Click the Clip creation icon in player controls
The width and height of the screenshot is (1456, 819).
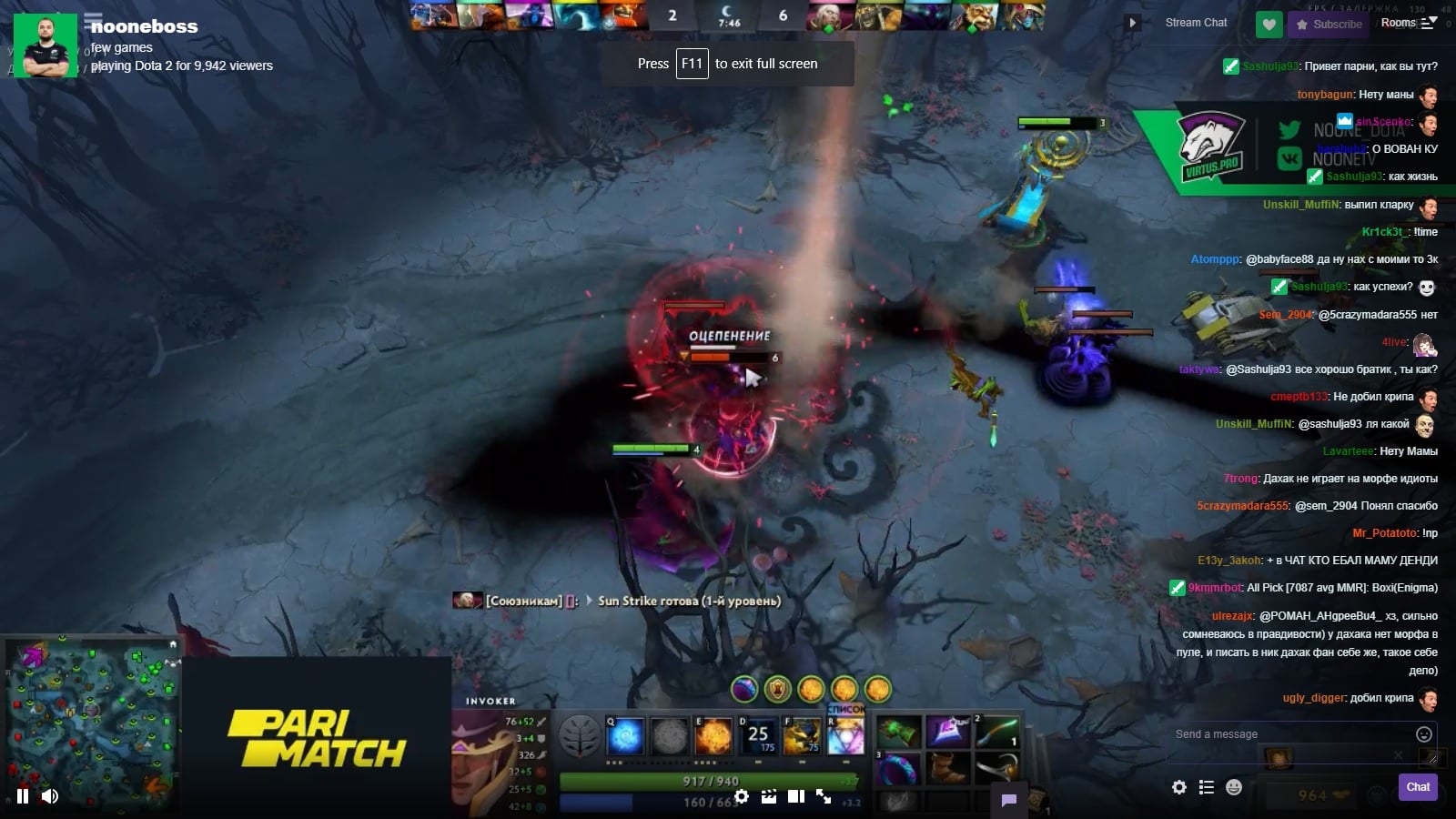[769, 795]
